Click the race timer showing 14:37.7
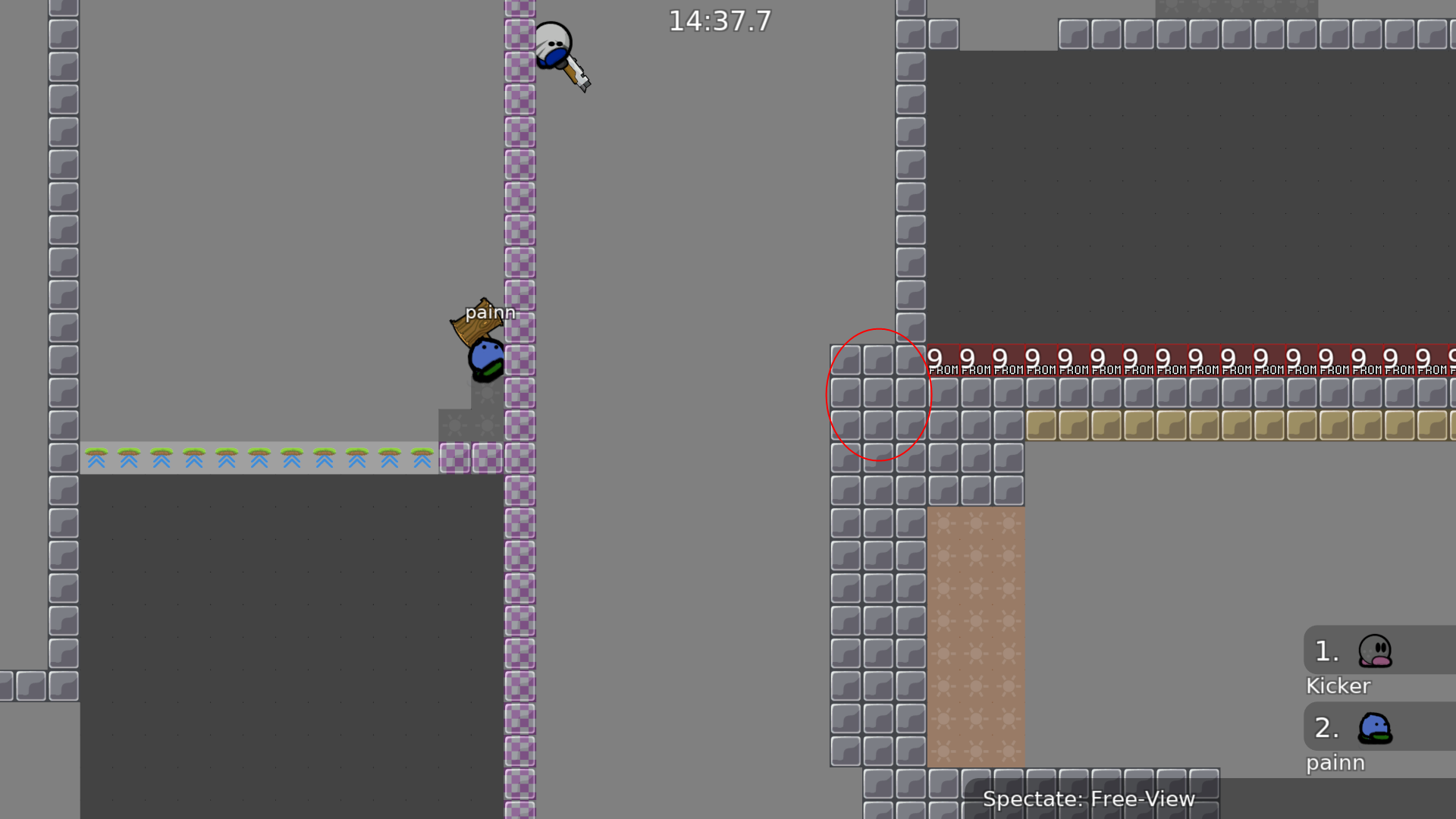The image size is (1456, 819). [x=719, y=21]
